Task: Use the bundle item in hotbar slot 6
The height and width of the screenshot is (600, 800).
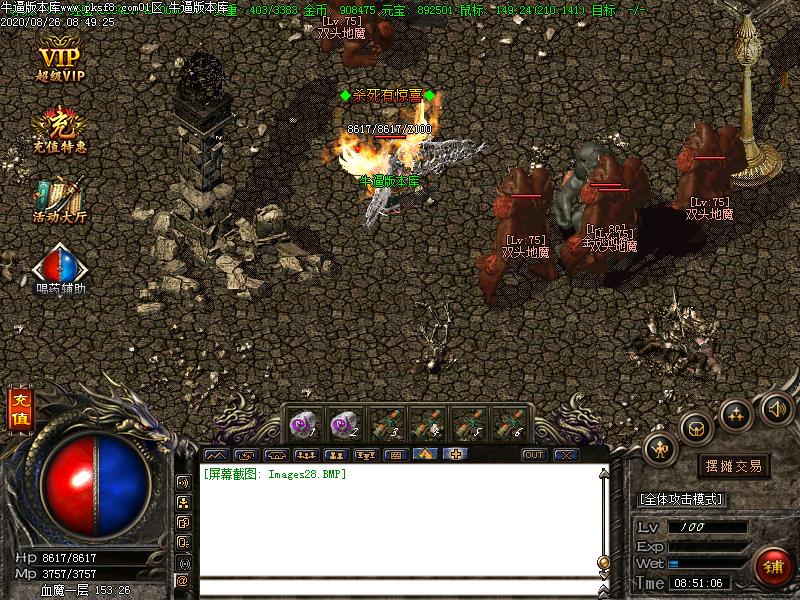Action: [x=510, y=423]
